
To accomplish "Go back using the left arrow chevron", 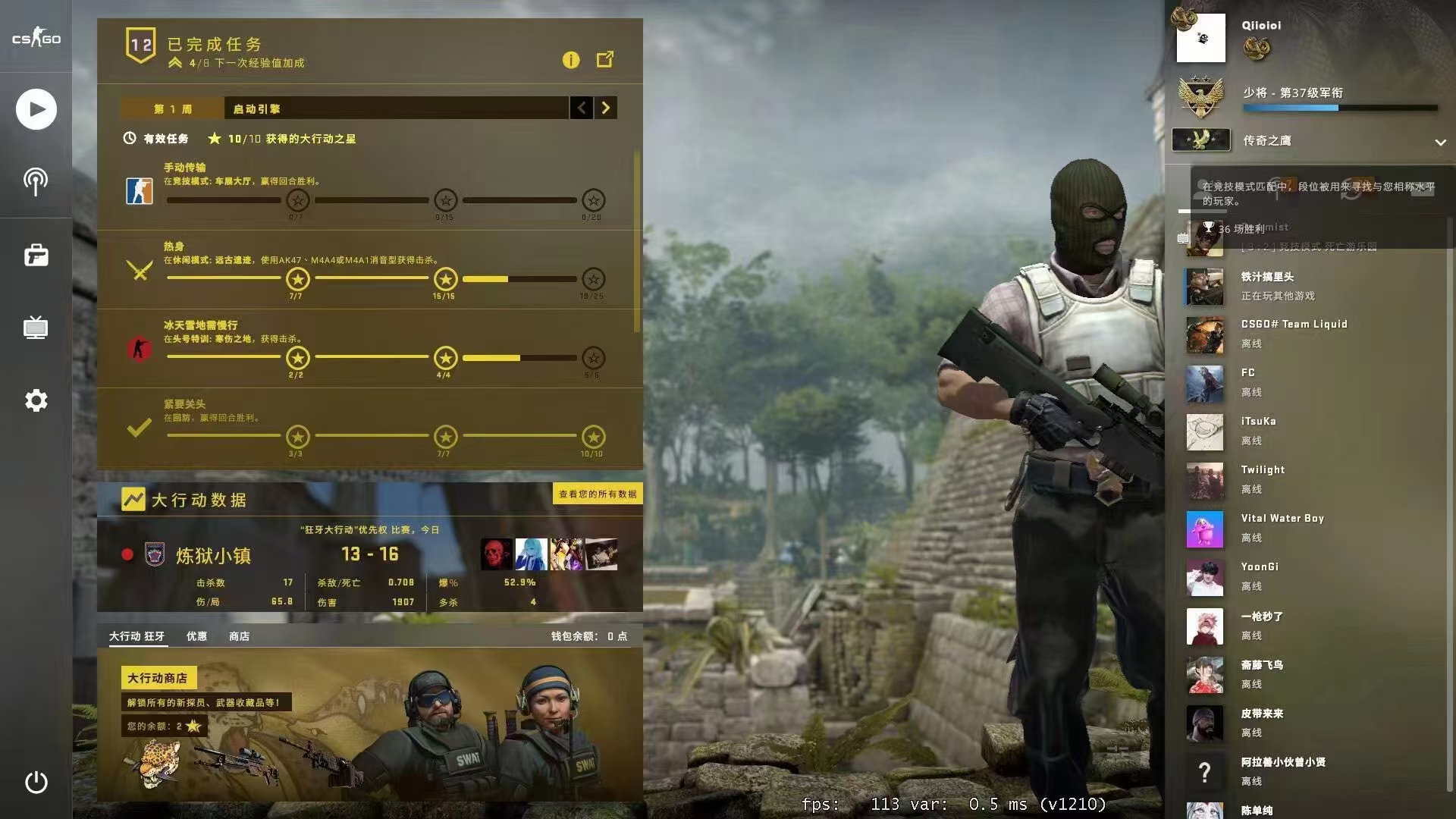I will pos(581,108).
